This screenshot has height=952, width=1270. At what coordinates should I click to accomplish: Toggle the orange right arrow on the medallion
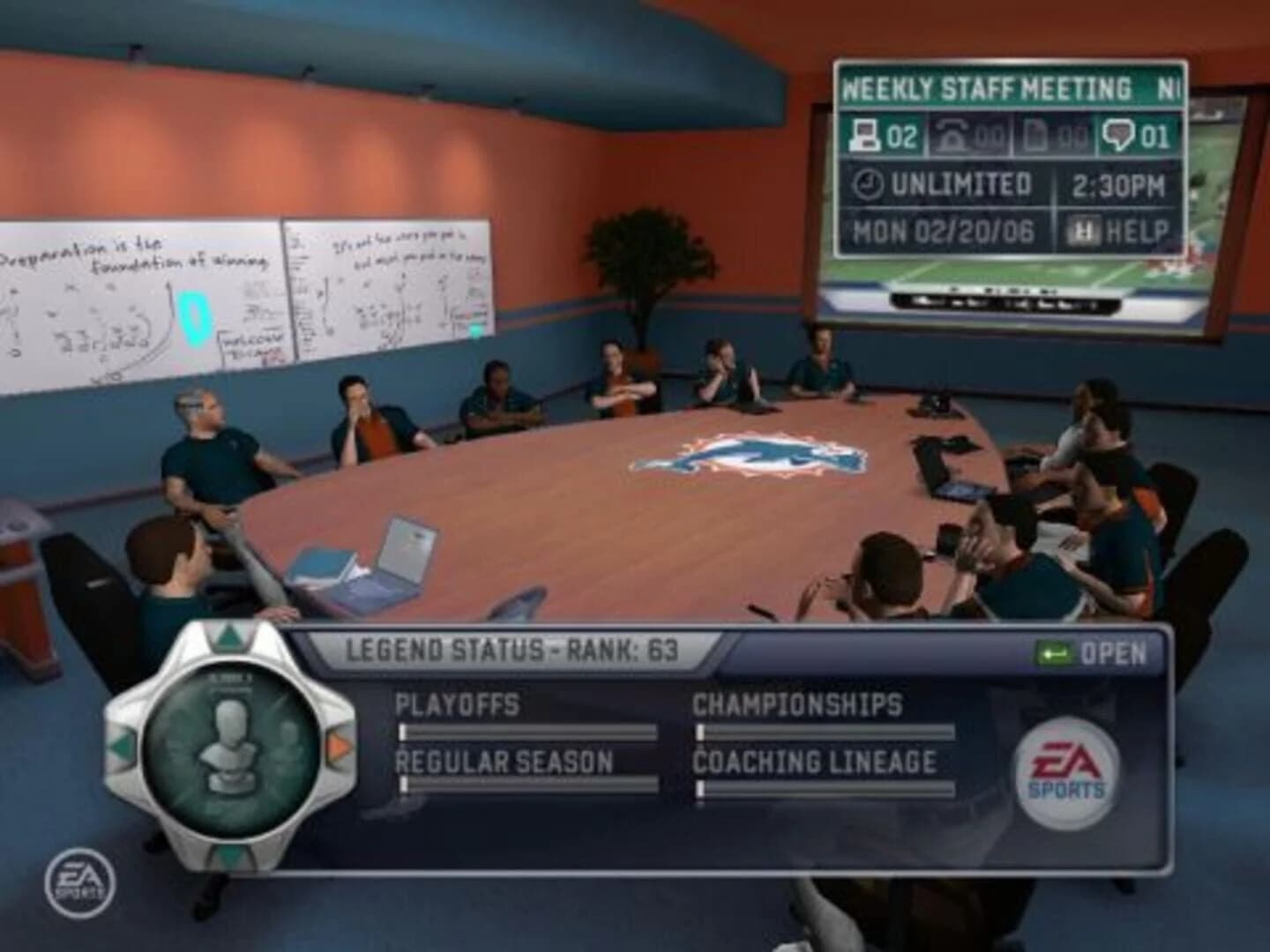337,745
